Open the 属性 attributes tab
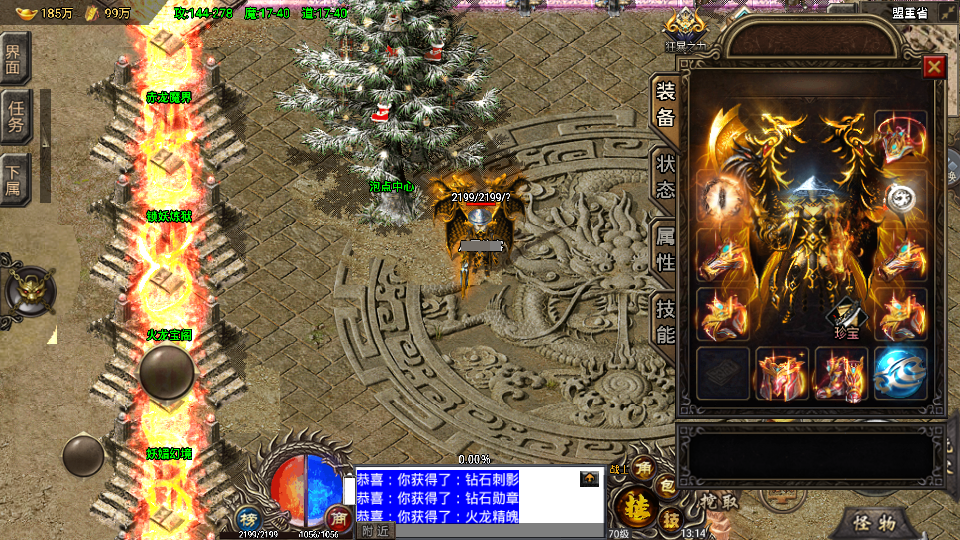This screenshot has width=960, height=540. point(665,249)
